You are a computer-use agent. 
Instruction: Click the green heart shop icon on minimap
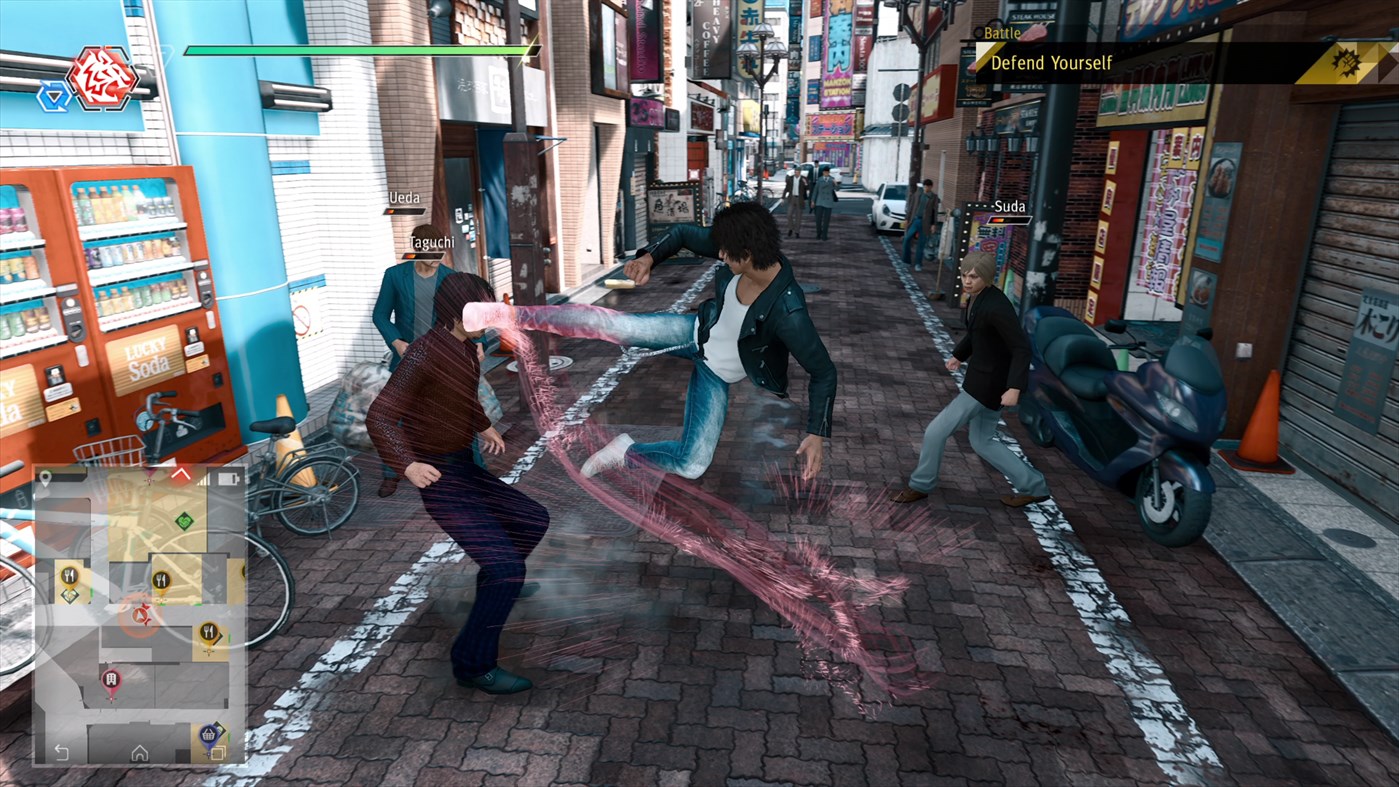point(184,521)
